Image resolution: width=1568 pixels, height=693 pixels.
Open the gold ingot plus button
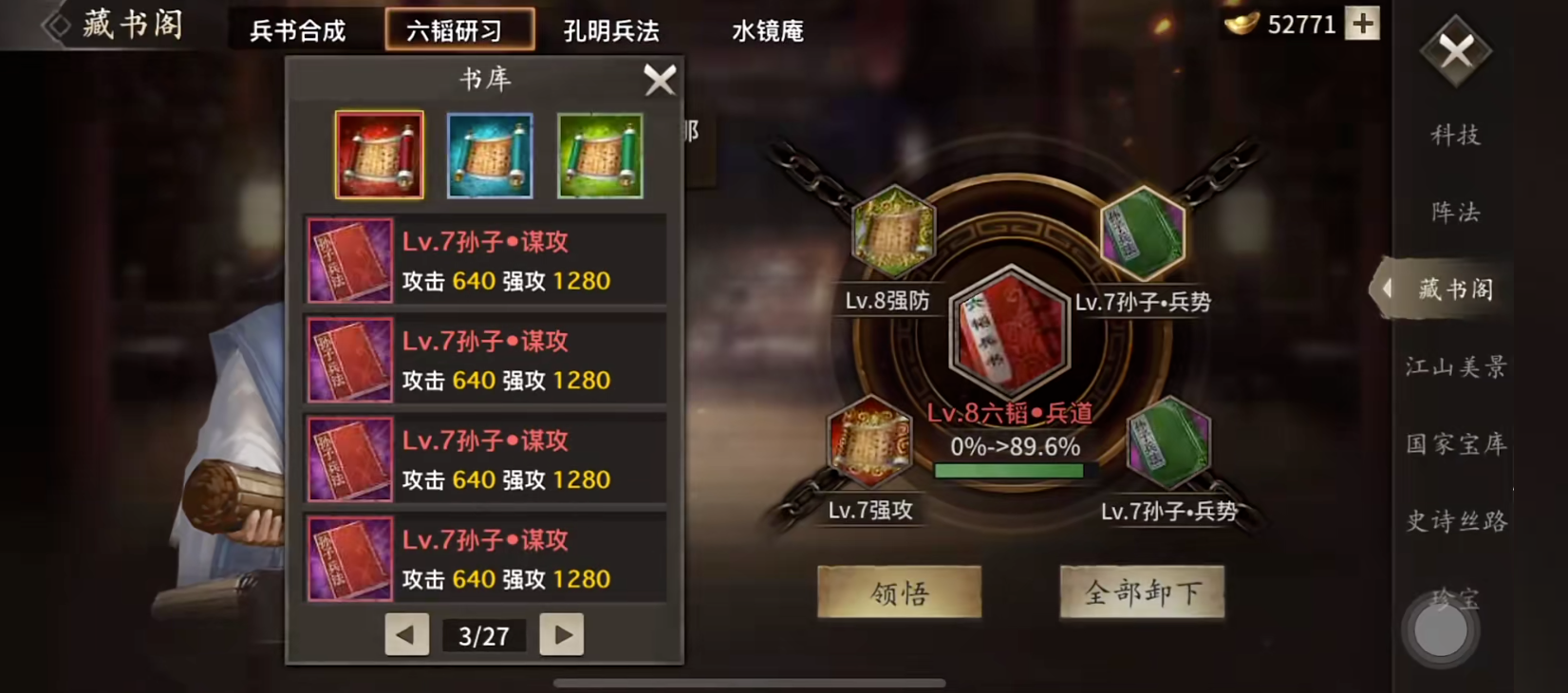pyautogui.click(x=1362, y=24)
